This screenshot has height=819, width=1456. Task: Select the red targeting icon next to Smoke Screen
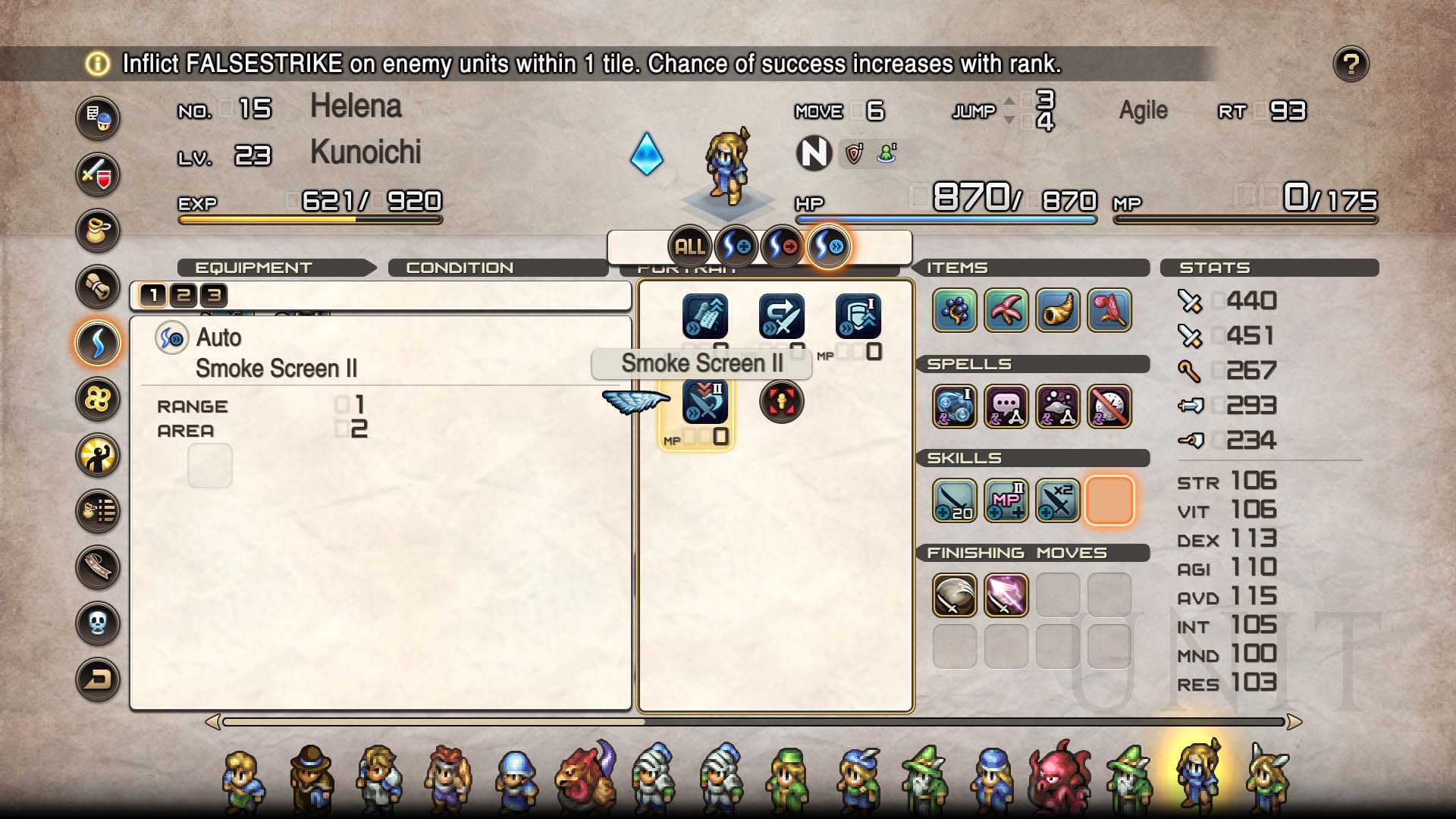click(x=782, y=400)
